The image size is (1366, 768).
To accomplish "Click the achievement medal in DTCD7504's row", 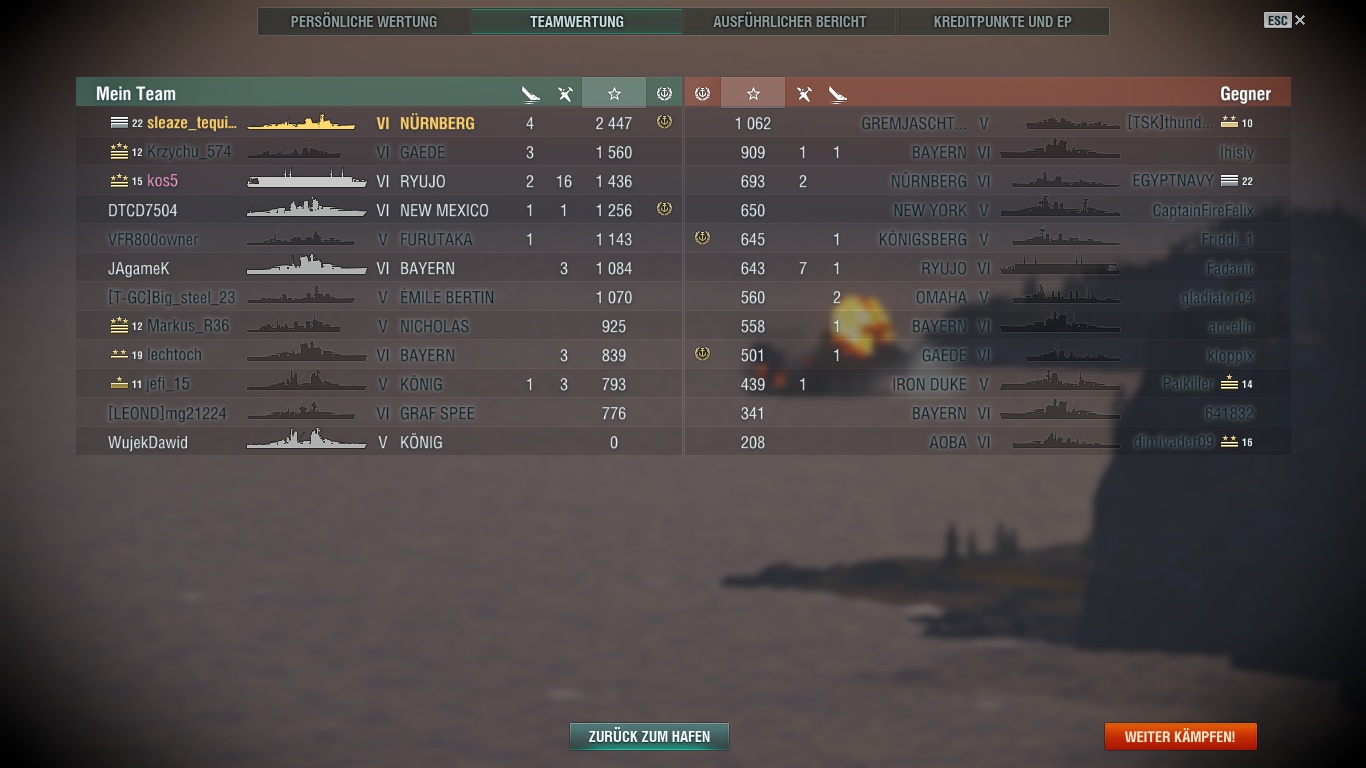I will (662, 210).
